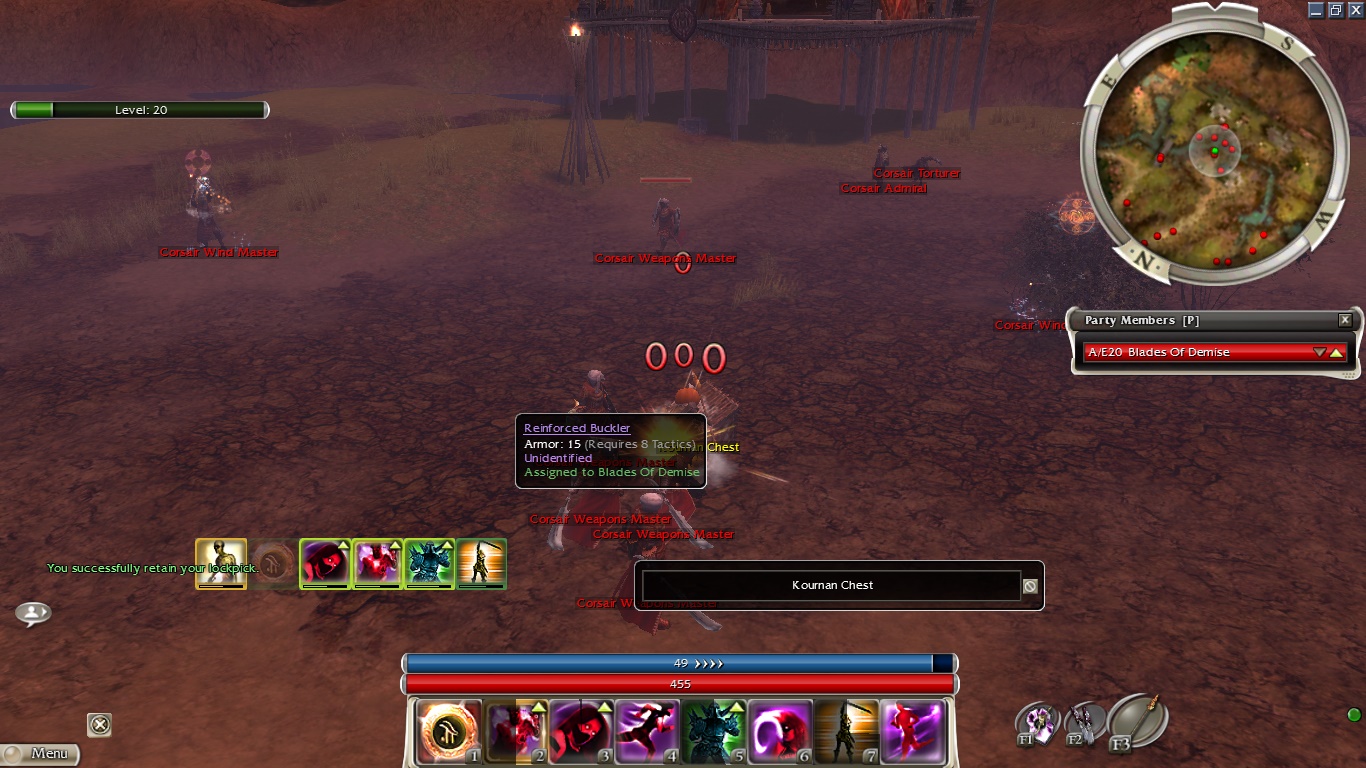Image resolution: width=1366 pixels, height=768 pixels.
Task: Activate the purple swirl skill in slot 6
Action: 779,731
